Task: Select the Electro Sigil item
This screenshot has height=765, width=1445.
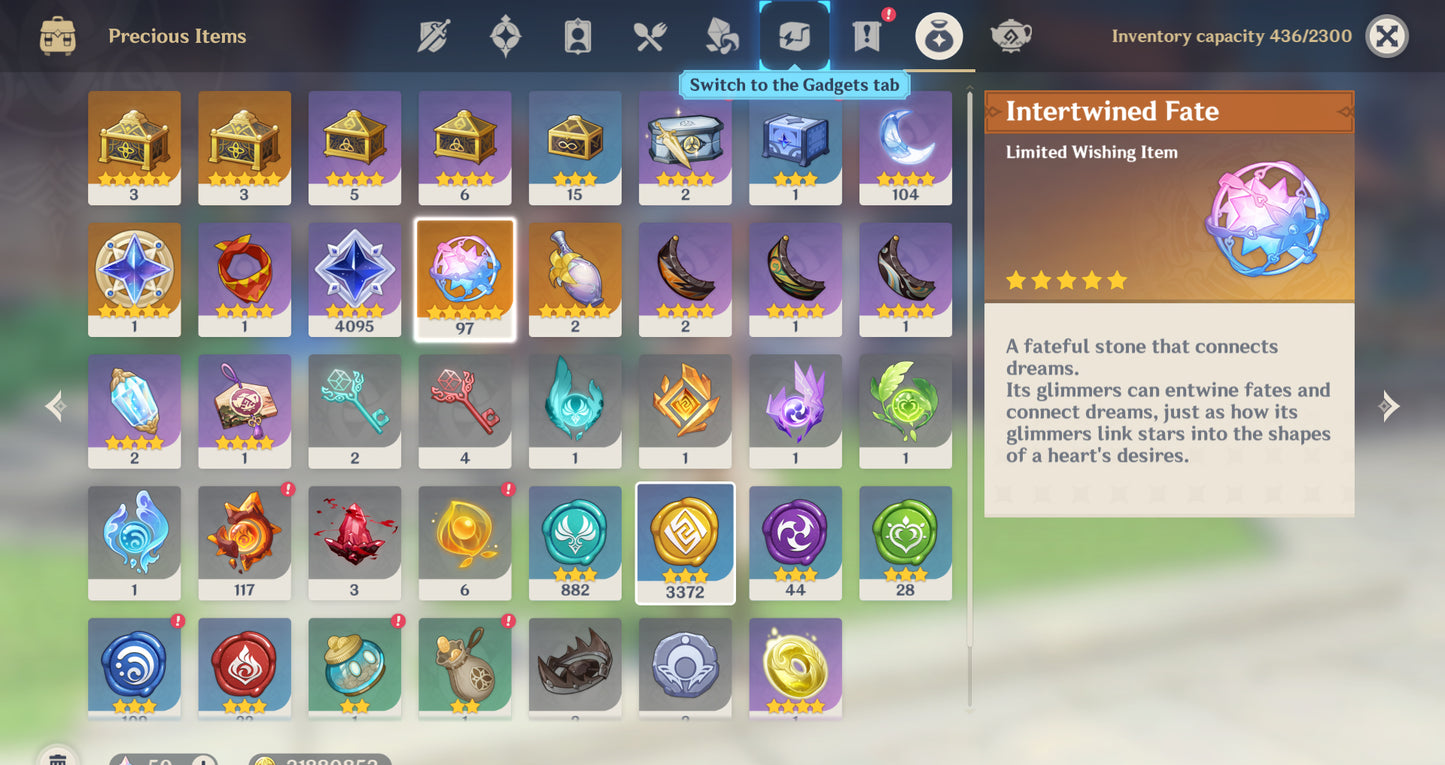Action: point(795,541)
